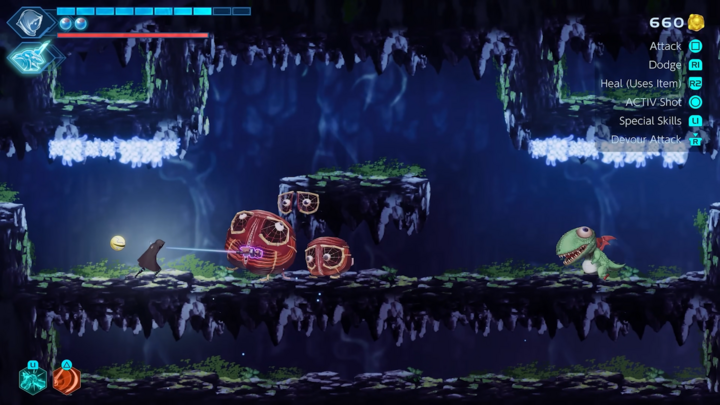Click the blue healing orb item
Viewport: 720px width, 405px height.
[x=66, y=24]
